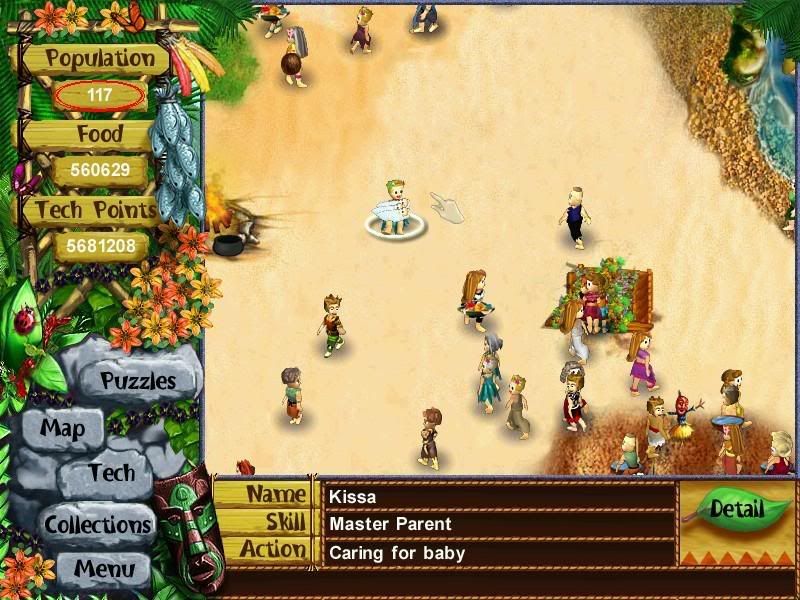Image resolution: width=800 pixels, height=600 pixels.
Task: Show the Tech upgrades screen
Action: click(x=110, y=474)
